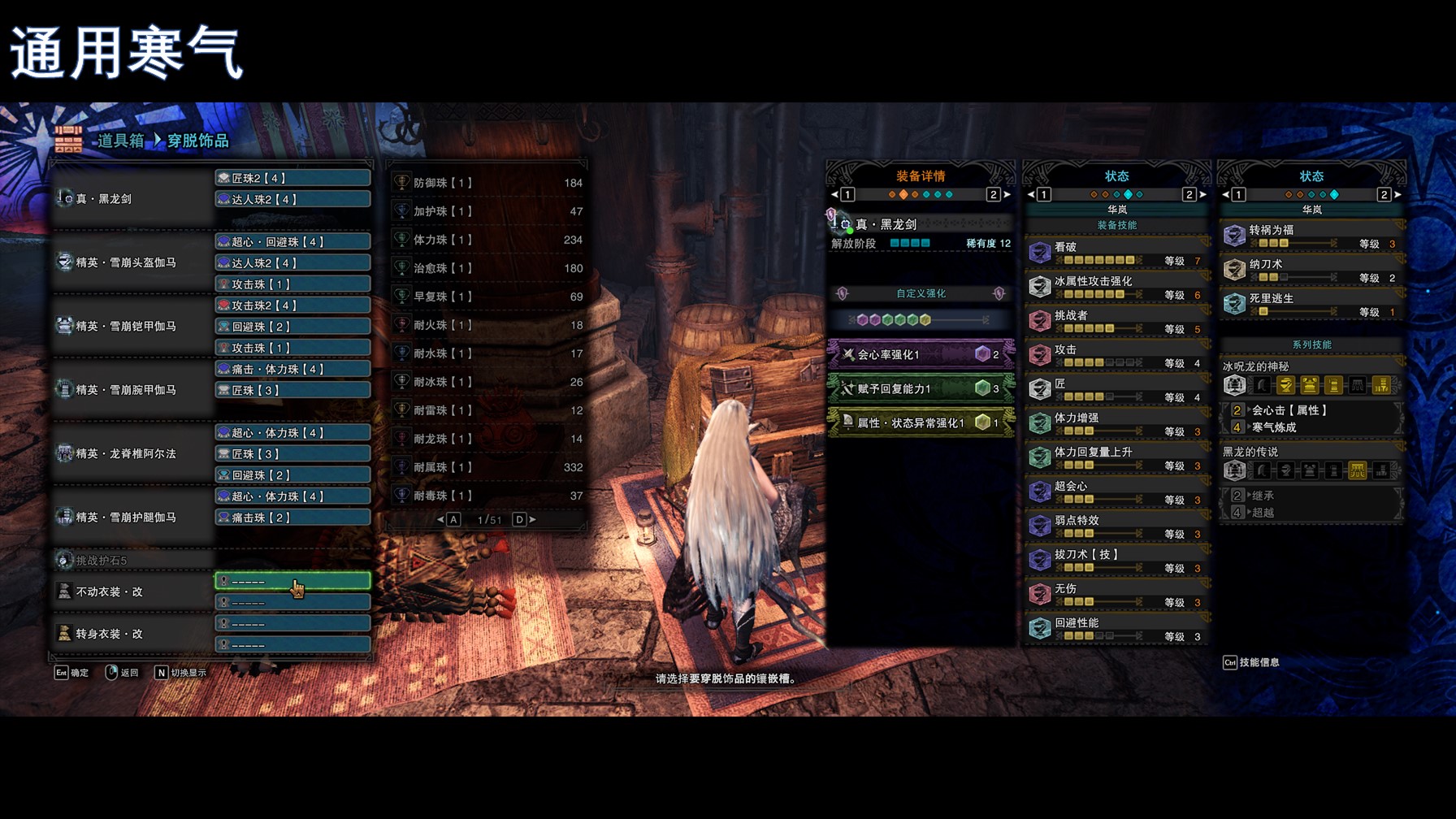The image size is (1456, 819).
Task: Select the 匠珠2【4】 slot on 真·黑龙剑
Action: (292, 178)
